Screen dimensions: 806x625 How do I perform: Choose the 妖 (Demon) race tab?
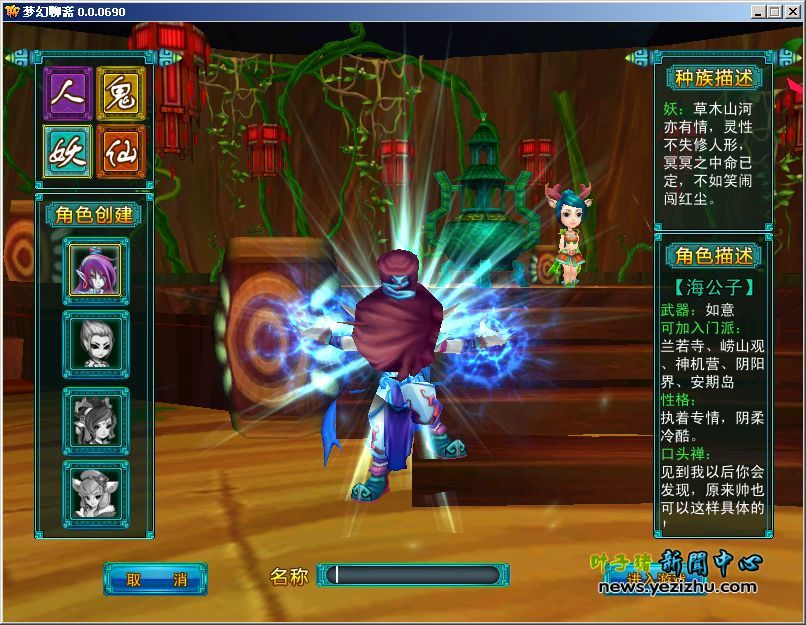coord(68,151)
